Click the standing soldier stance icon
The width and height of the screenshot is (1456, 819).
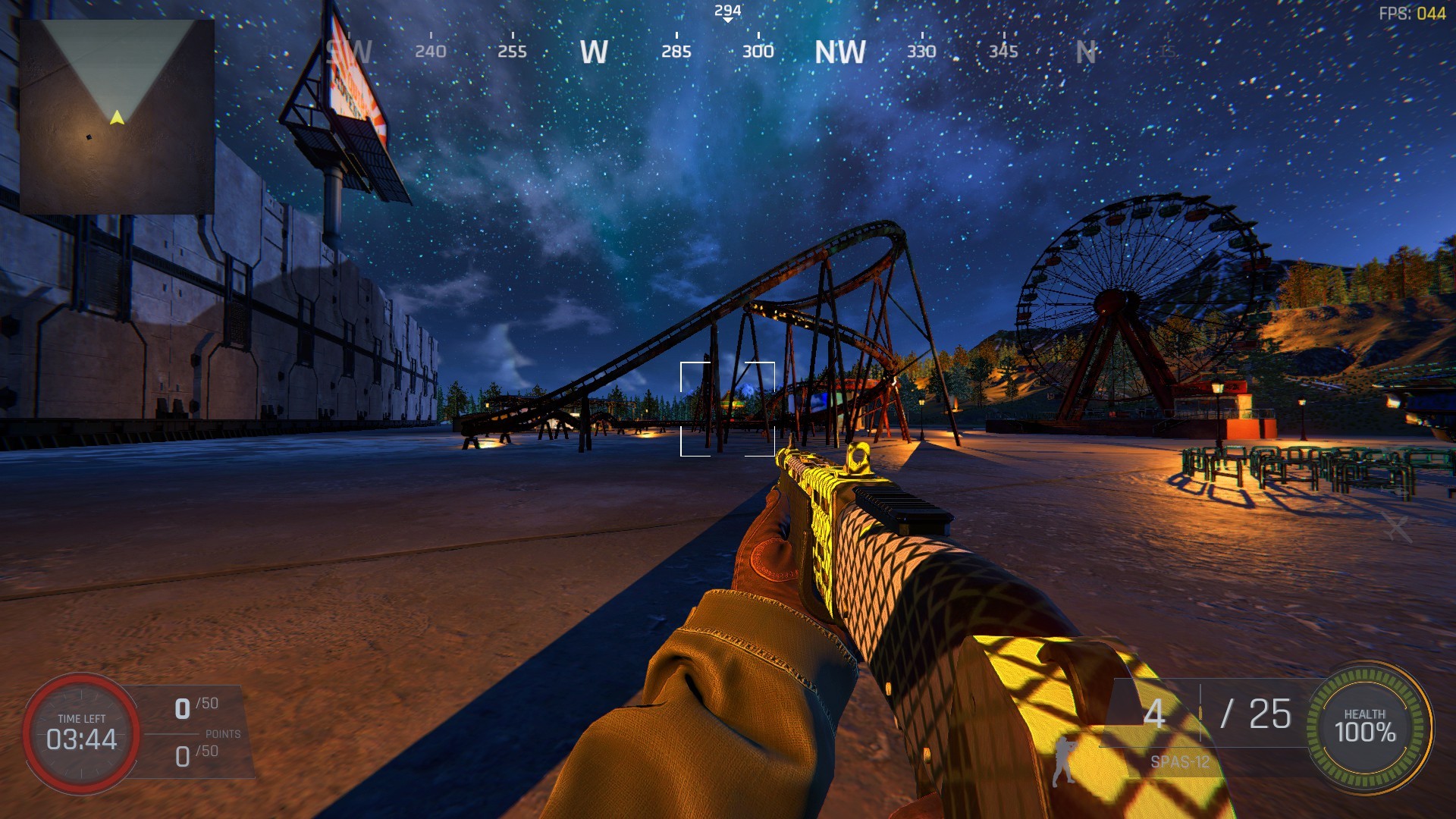click(x=1064, y=760)
